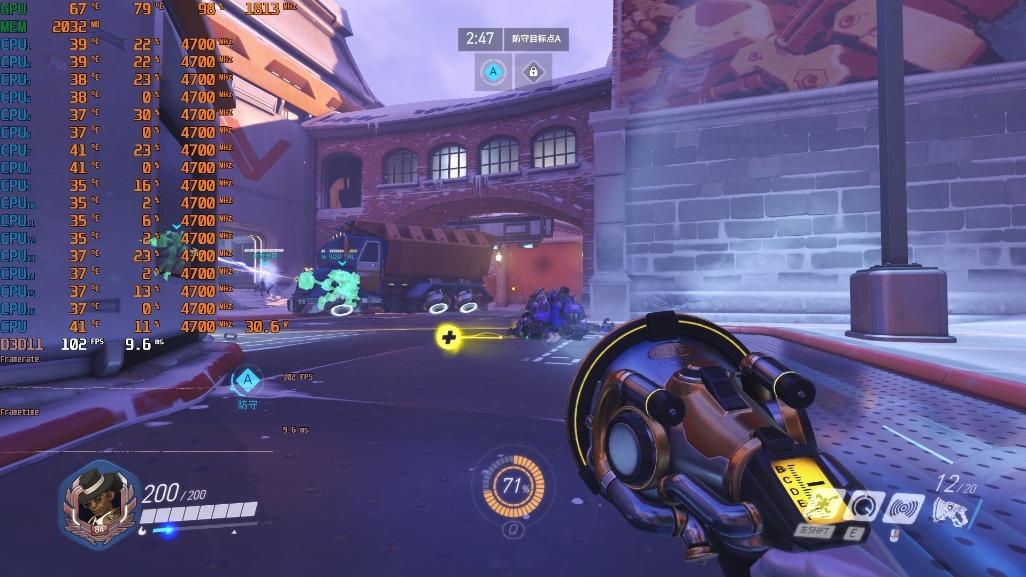This screenshot has width=1026, height=577.
Task: Select the locked second objective icon
Action: 533,72
